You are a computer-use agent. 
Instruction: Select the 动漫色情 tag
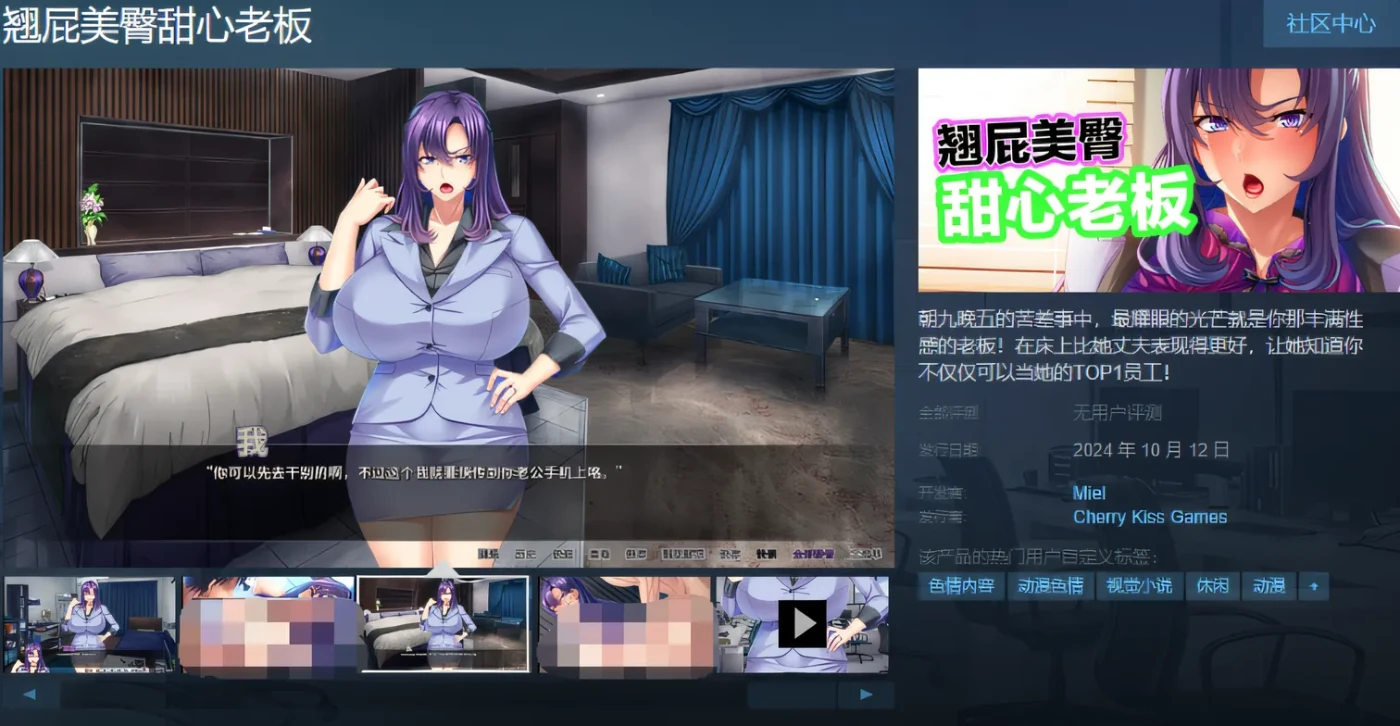tap(1053, 586)
